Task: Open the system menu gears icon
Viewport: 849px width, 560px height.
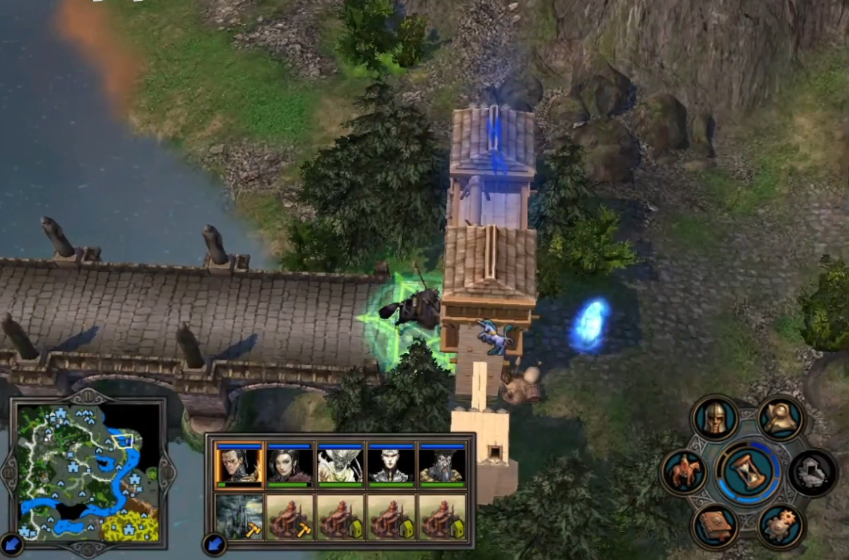Action: pos(780,524)
